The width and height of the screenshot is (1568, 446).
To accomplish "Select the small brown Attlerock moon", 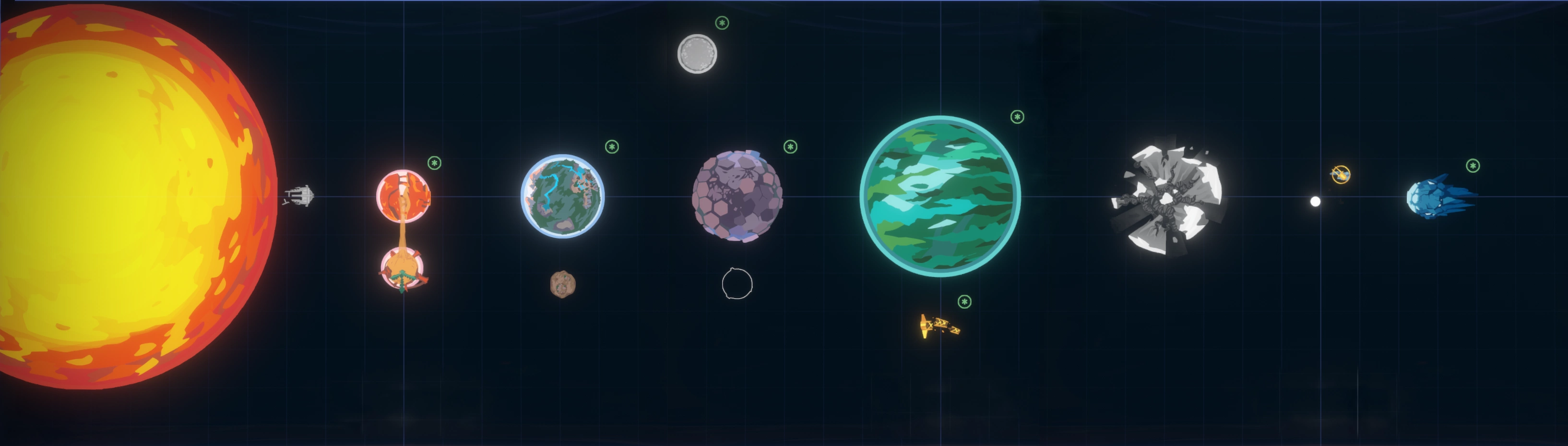I will (562, 284).
